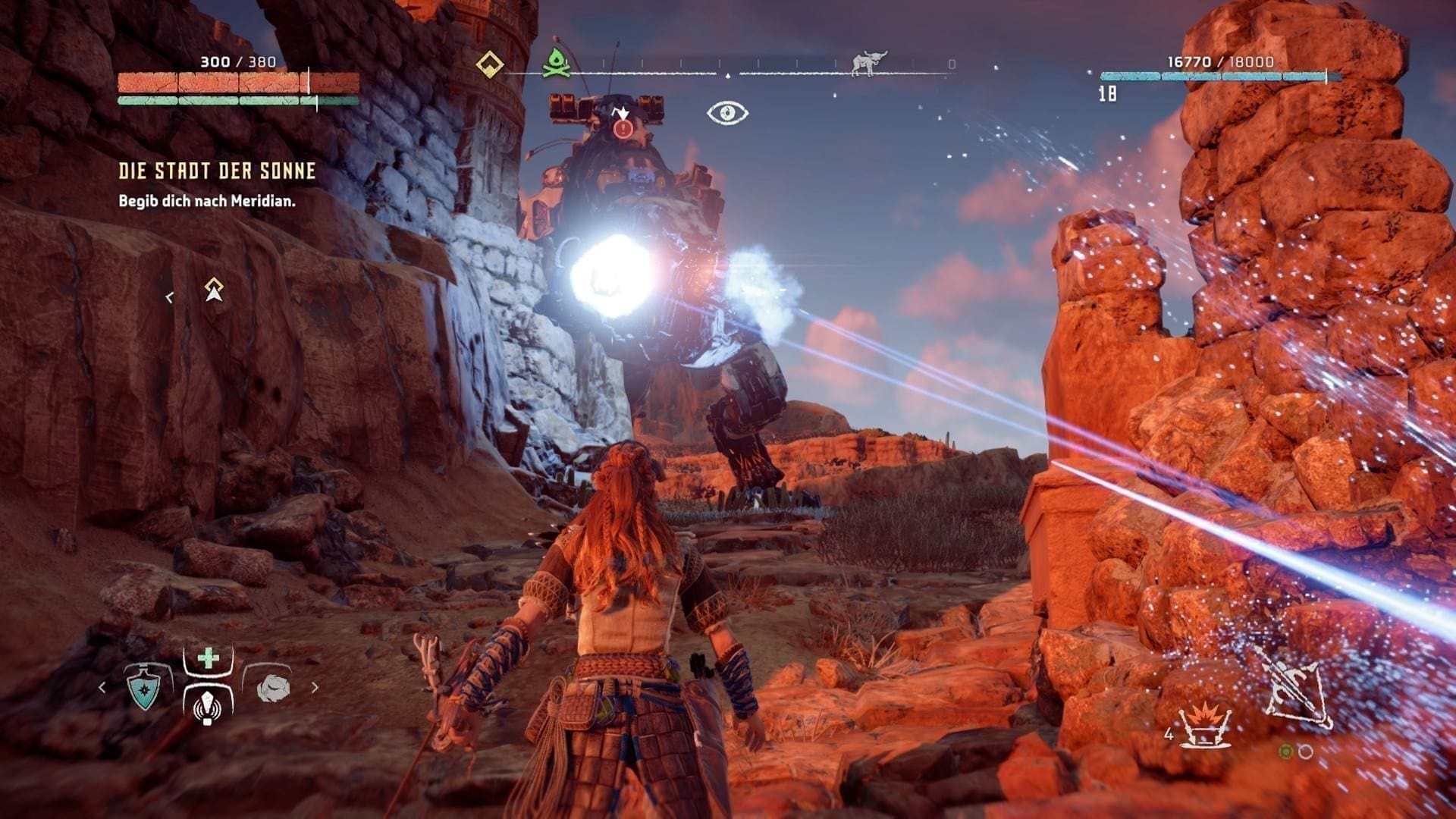Choose the rock tool slot
This screenshot has height=819, width=1456.
(273, 687)
